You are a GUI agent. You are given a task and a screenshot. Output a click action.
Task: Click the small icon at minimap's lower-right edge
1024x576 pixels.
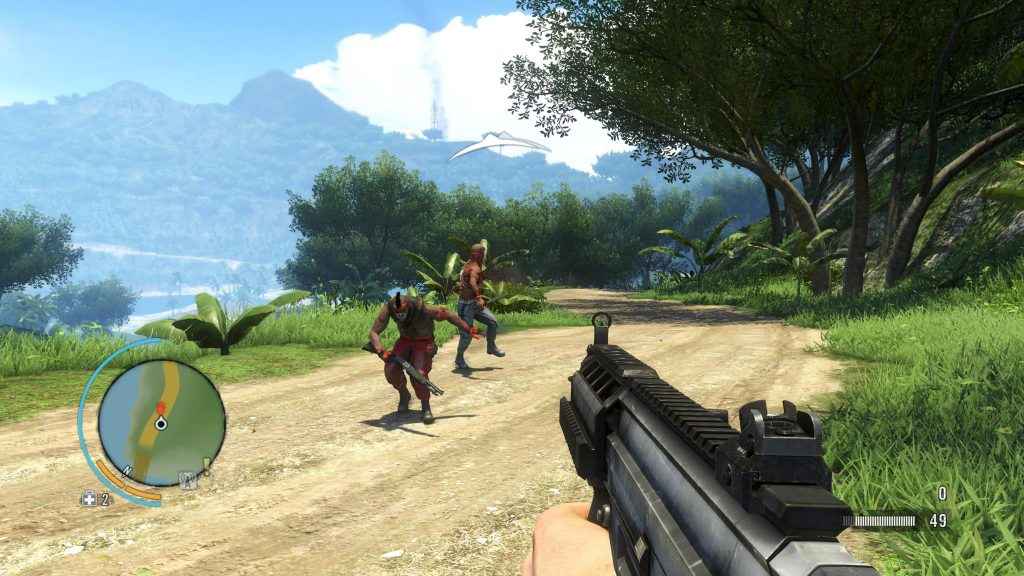pos(185,478)
